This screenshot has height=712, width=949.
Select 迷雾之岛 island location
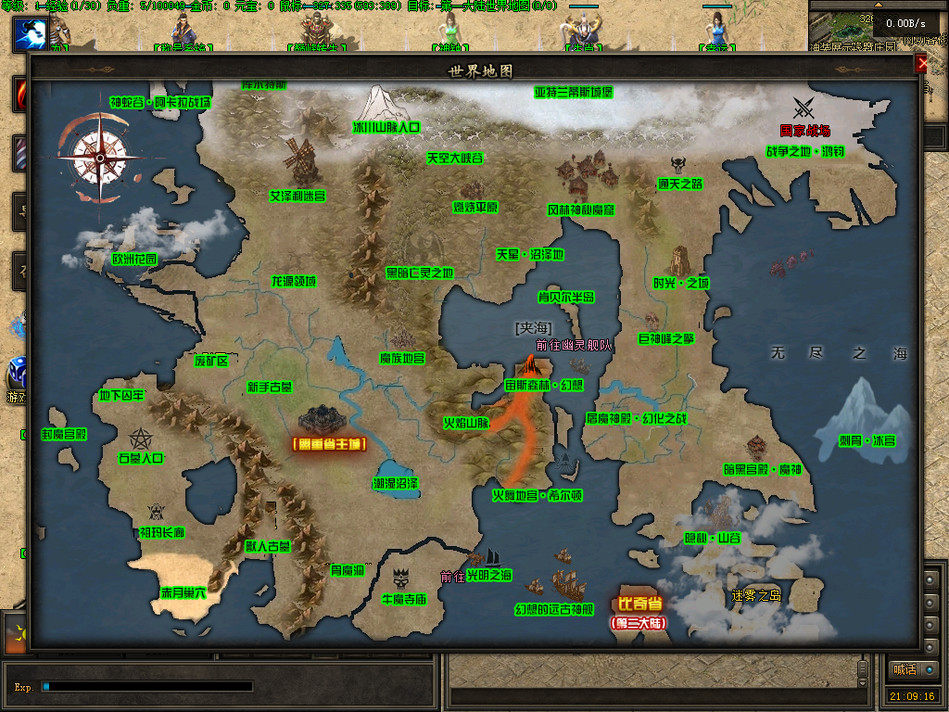click(755, 596)
